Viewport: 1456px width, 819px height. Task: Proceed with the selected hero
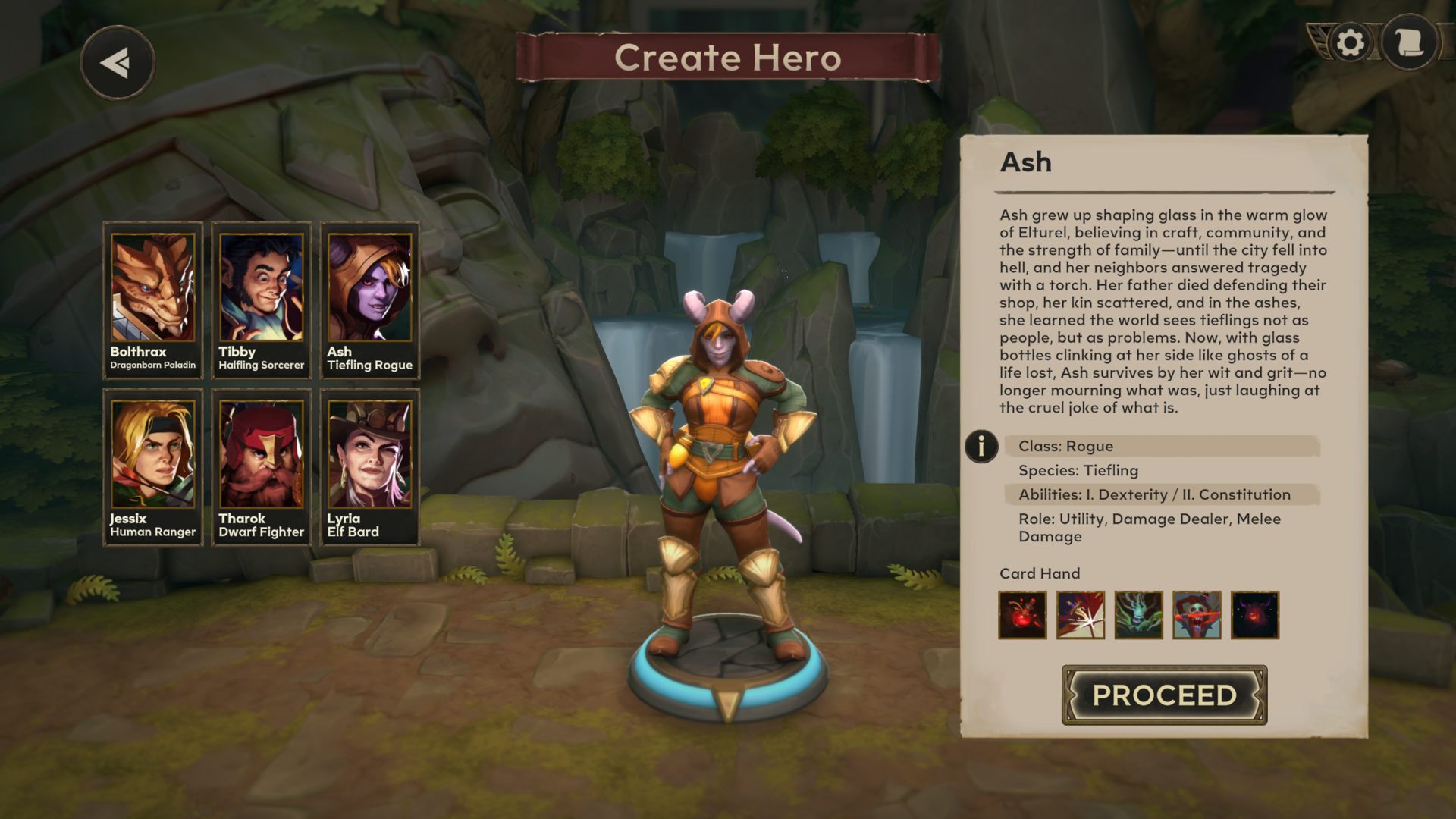tap(1164, 695)
